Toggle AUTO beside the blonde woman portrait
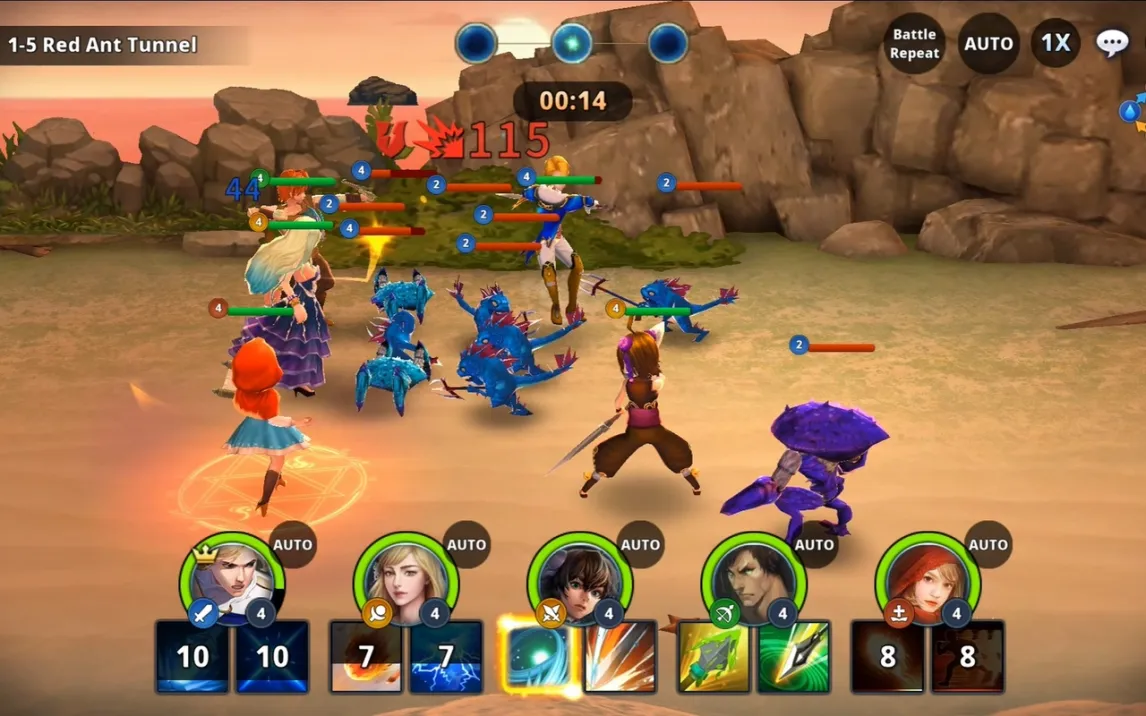Image resolution: width=1146 pixels, height=716 pixels. click(467, 545)
